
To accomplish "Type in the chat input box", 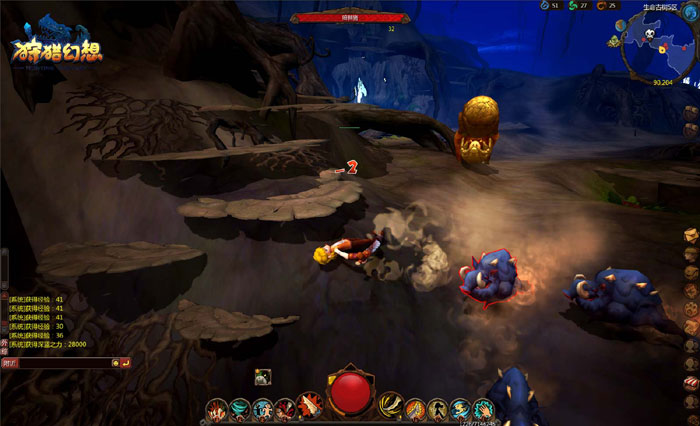I will point(65,362).
